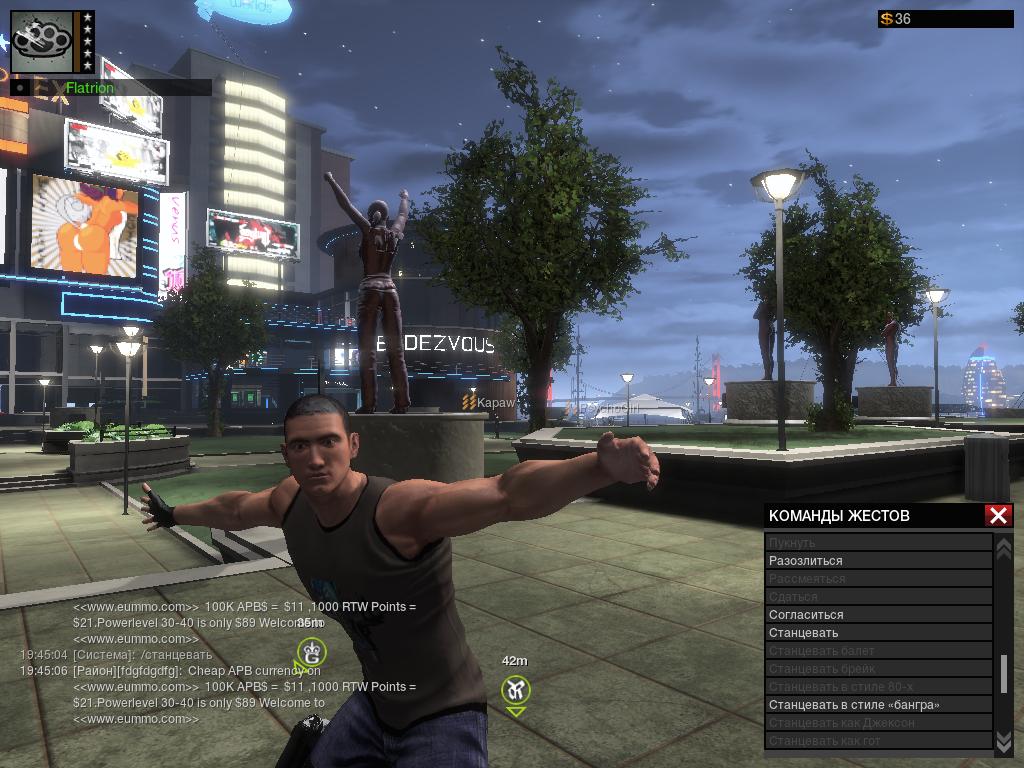Pick the Станцевать как Джексон entry
The image size is (1024, 768).
pos(878,723)
